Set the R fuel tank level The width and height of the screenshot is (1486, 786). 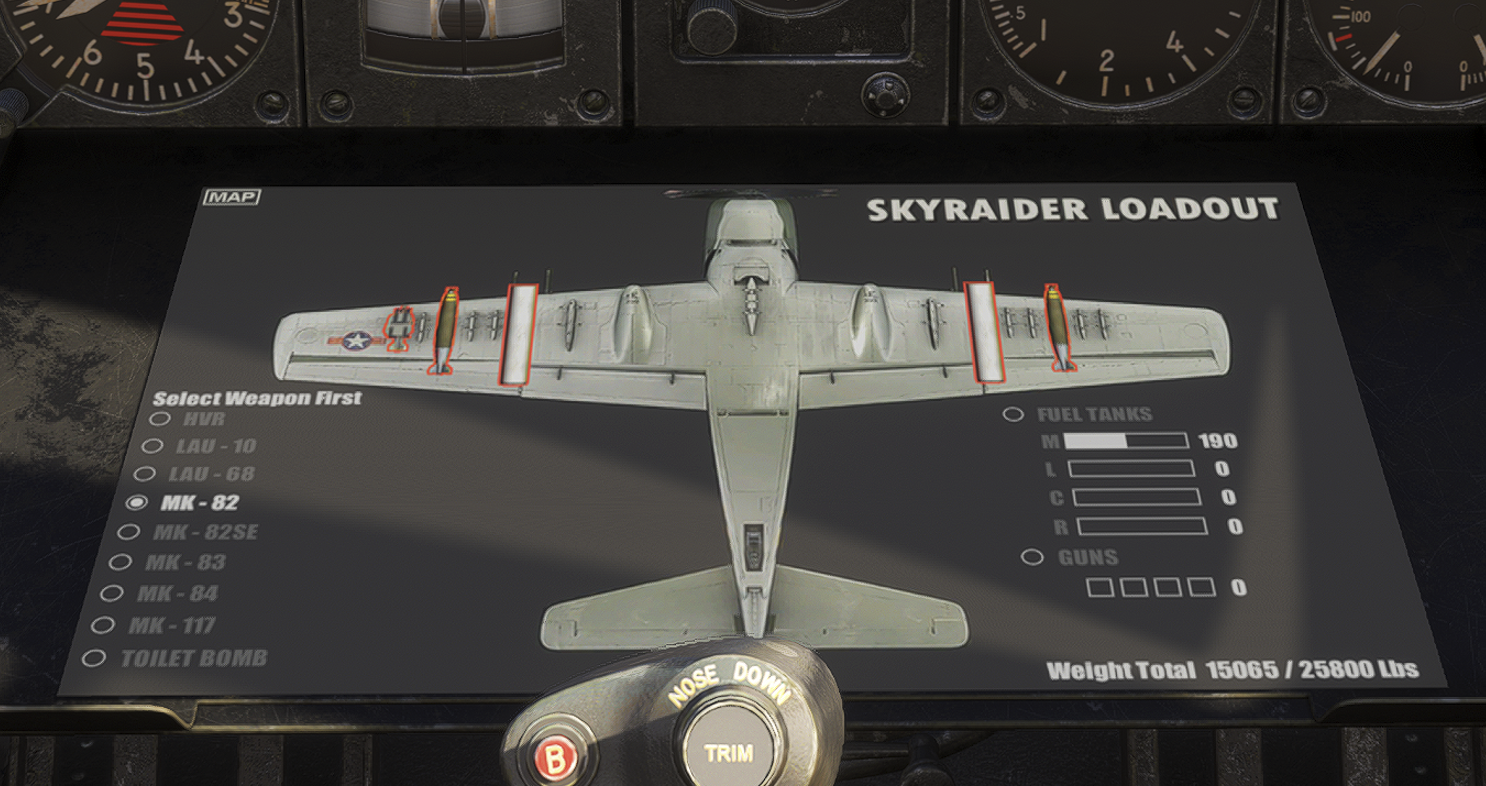coord(1141,526)
